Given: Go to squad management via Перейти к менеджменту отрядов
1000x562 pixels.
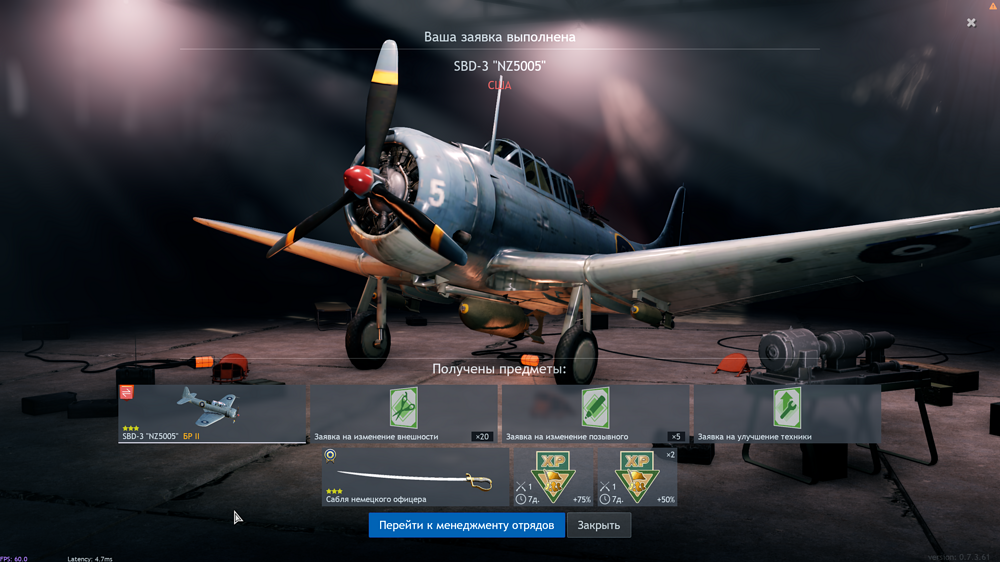Looking at the screenshot, I should [466, 525].
